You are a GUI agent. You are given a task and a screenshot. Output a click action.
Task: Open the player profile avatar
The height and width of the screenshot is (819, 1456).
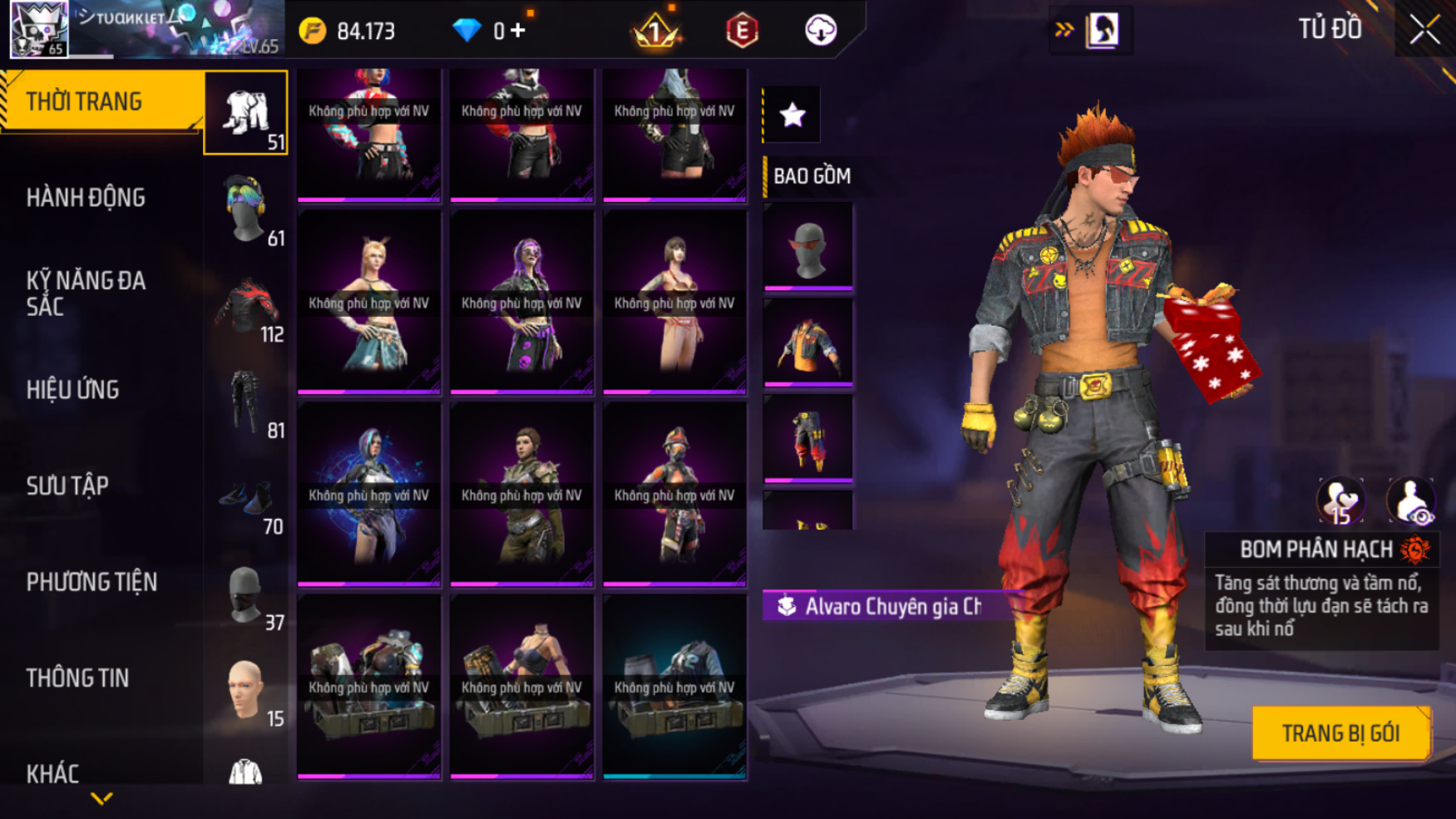coord(39,29)
